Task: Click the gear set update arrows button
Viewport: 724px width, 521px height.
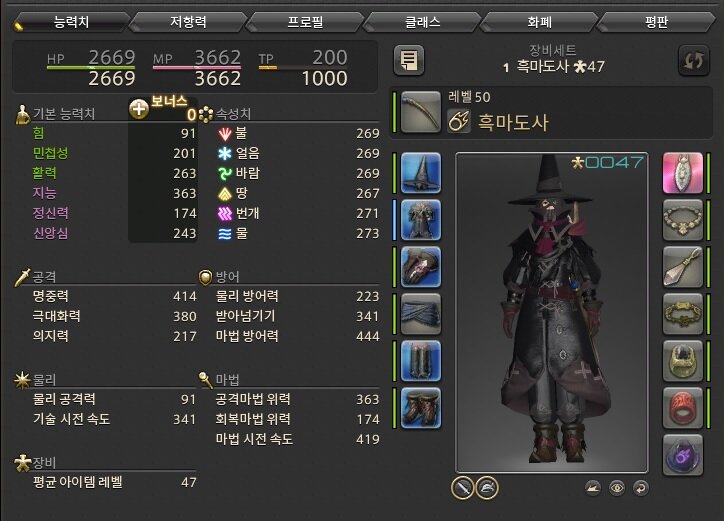Action: tap(693, 60)
